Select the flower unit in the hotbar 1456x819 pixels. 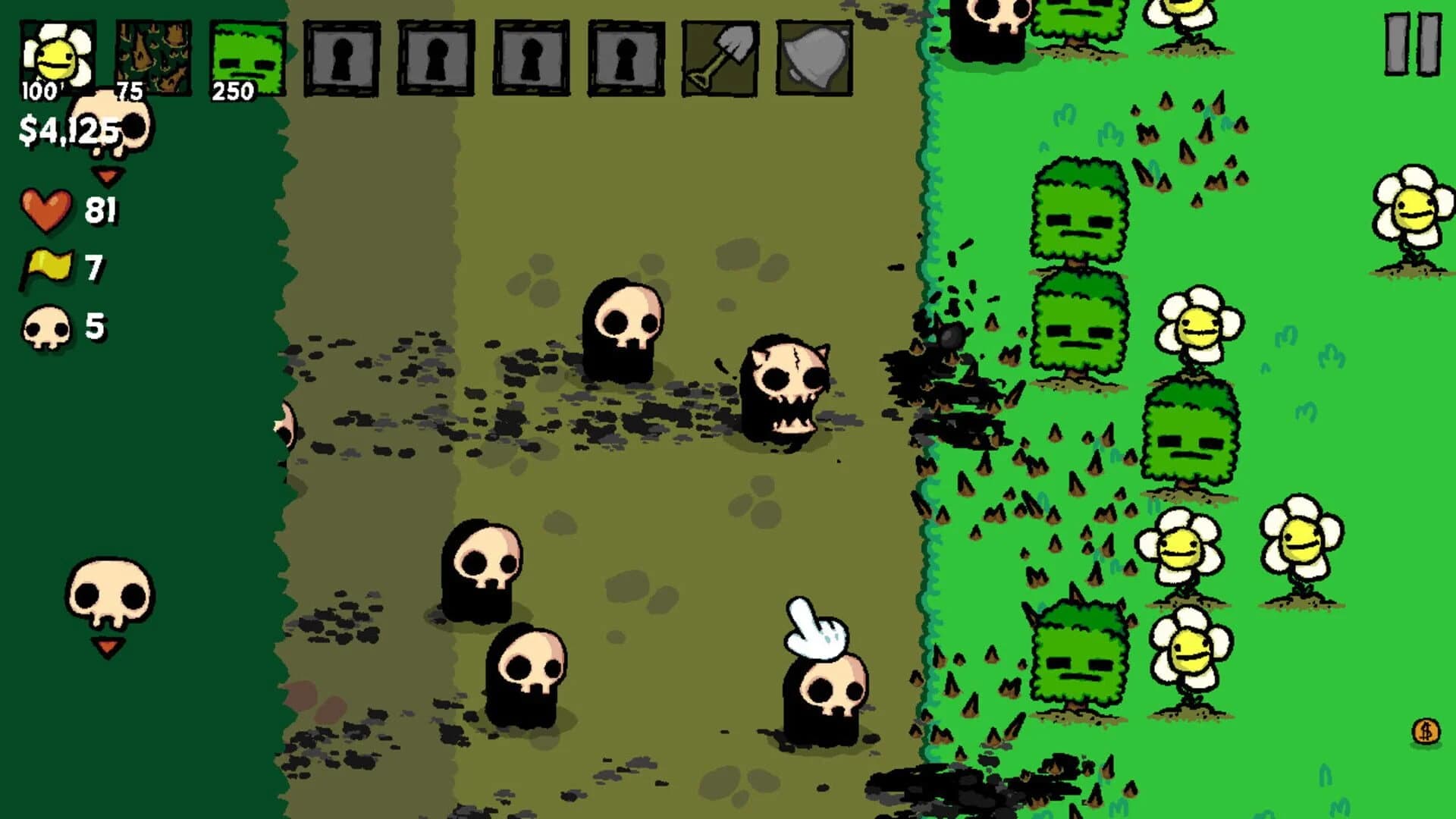57,53
